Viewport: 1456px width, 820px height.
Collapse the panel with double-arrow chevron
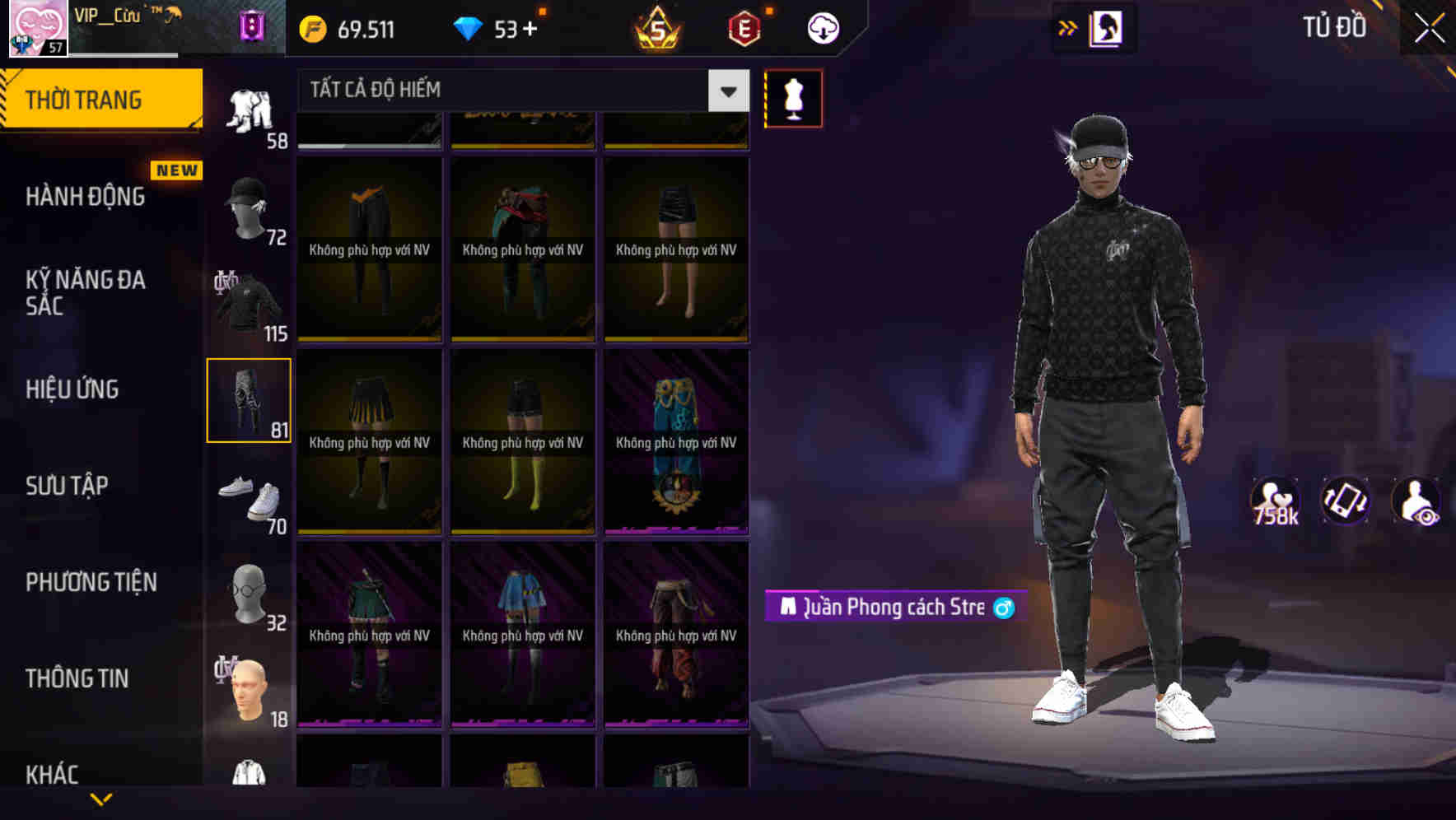[x=1066, y=26]
